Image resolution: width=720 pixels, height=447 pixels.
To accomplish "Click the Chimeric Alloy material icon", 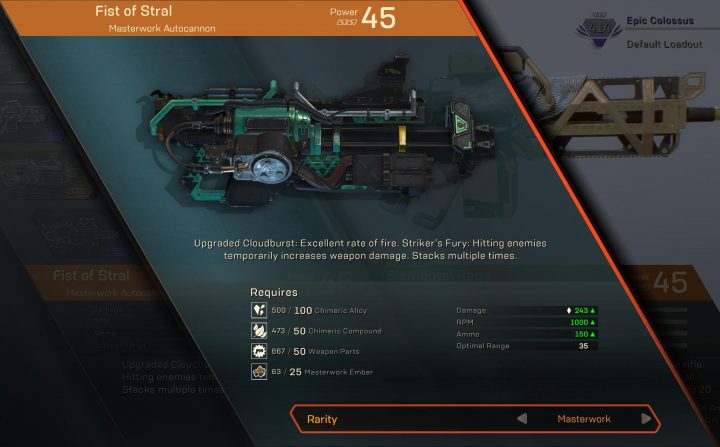I will point(258,311).
